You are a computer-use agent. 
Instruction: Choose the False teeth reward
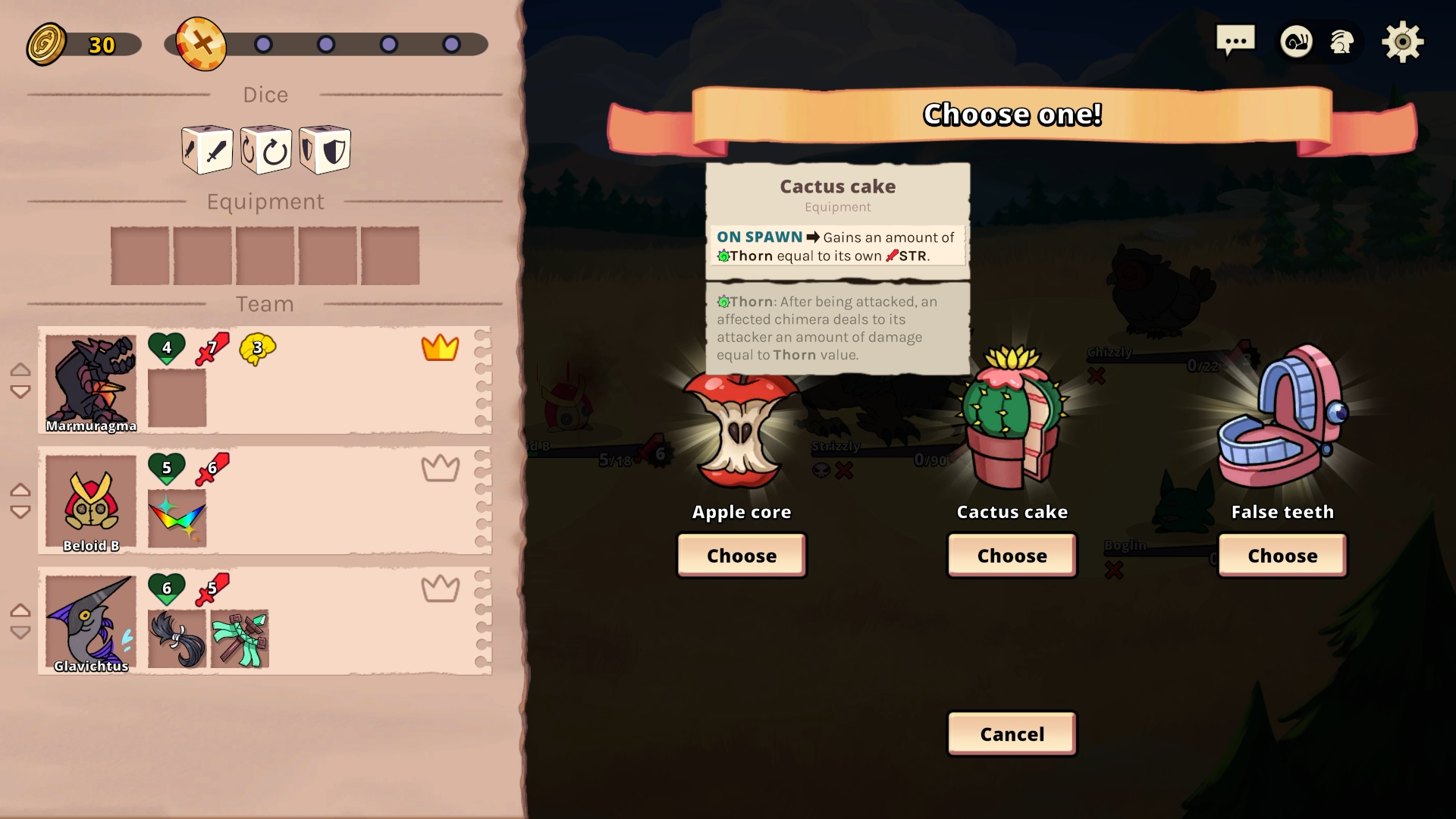(x=1282, y=555)
